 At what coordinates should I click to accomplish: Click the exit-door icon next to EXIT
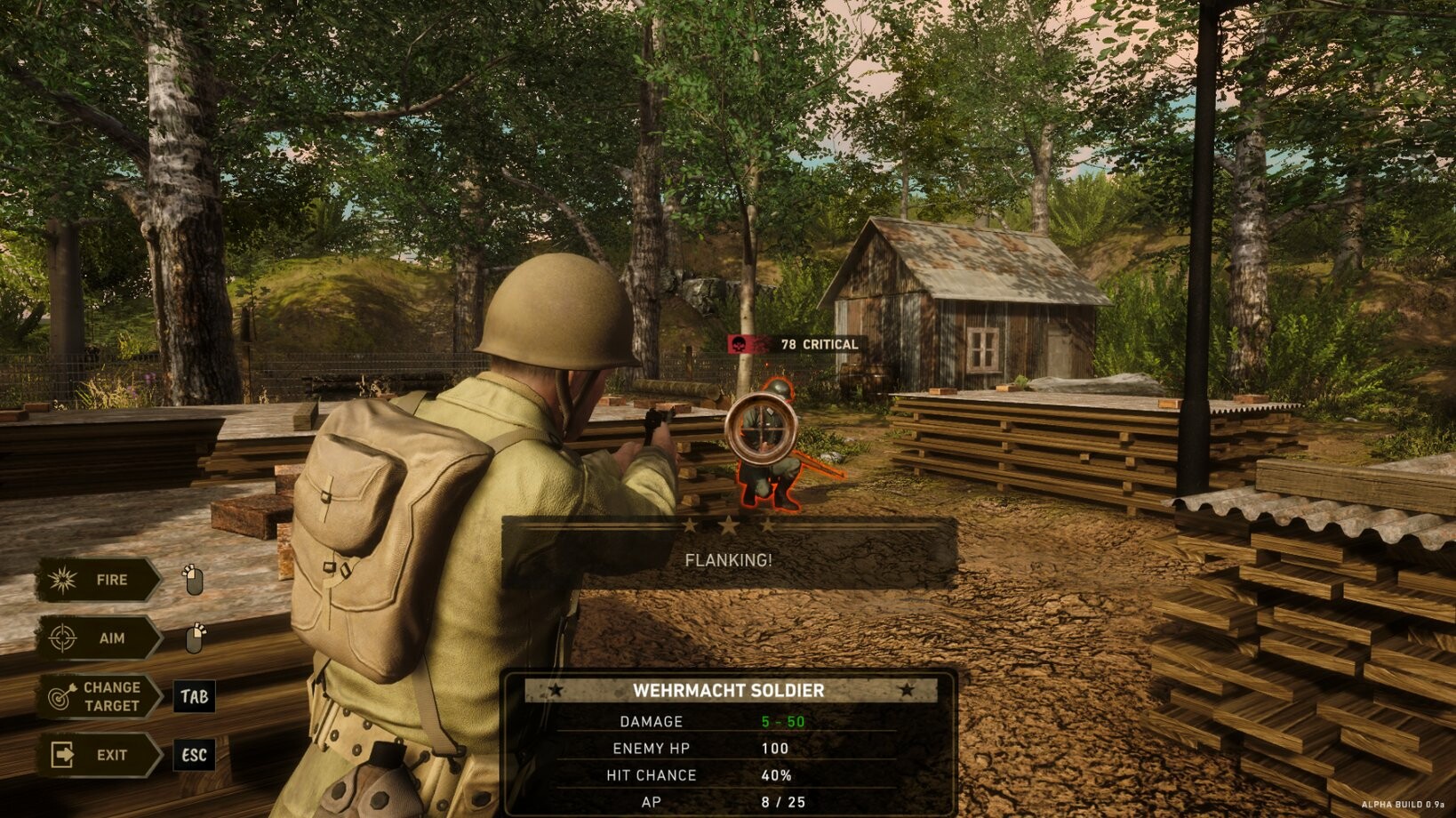tap(62, 756)
